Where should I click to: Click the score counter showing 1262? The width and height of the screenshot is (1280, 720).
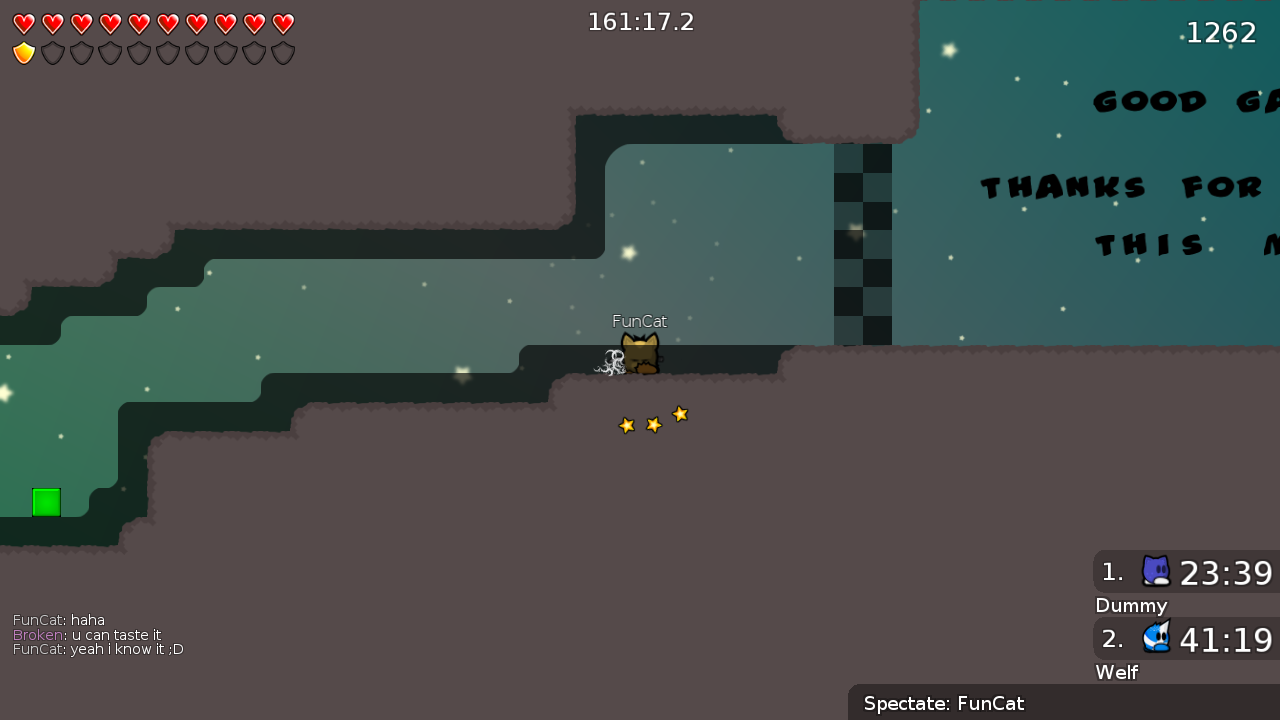point(1221,32)
